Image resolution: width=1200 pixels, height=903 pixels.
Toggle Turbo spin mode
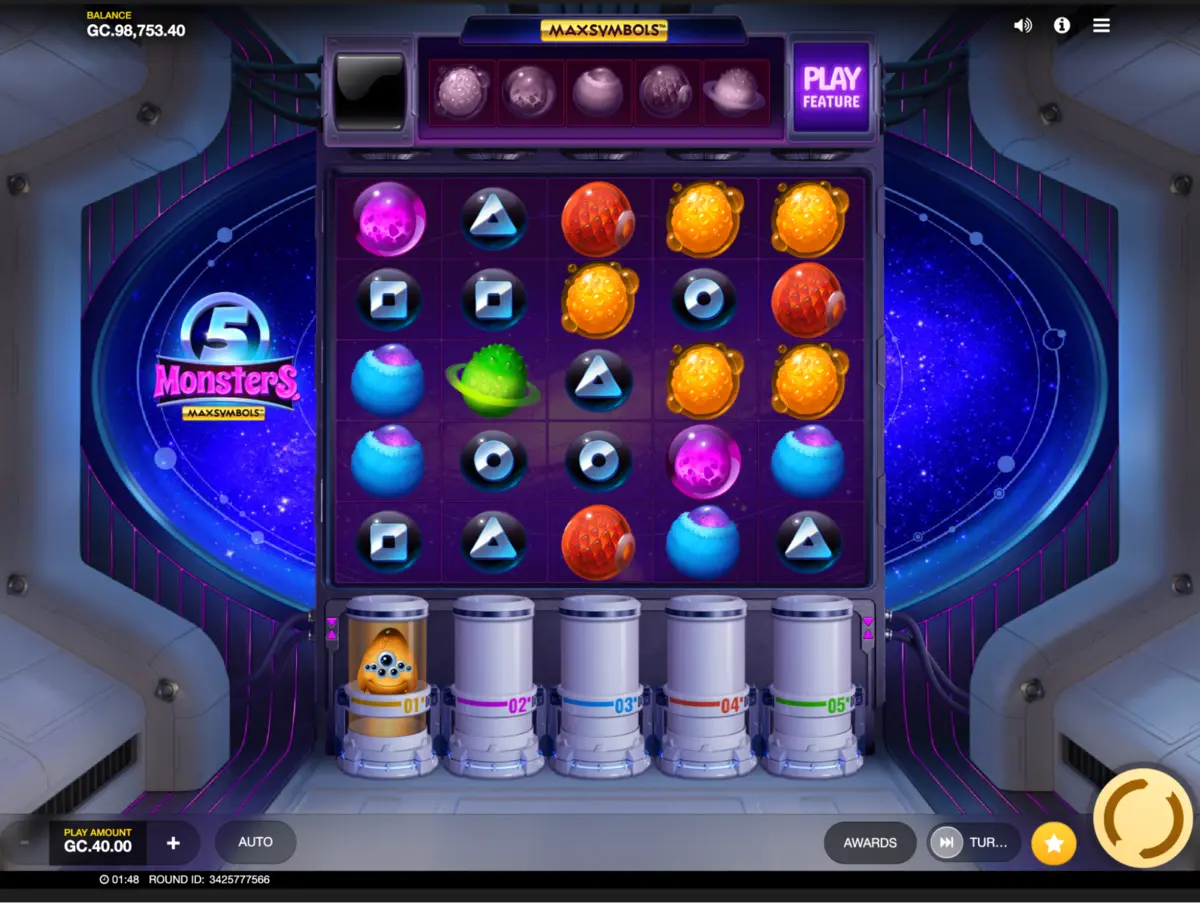coord(973,843)
